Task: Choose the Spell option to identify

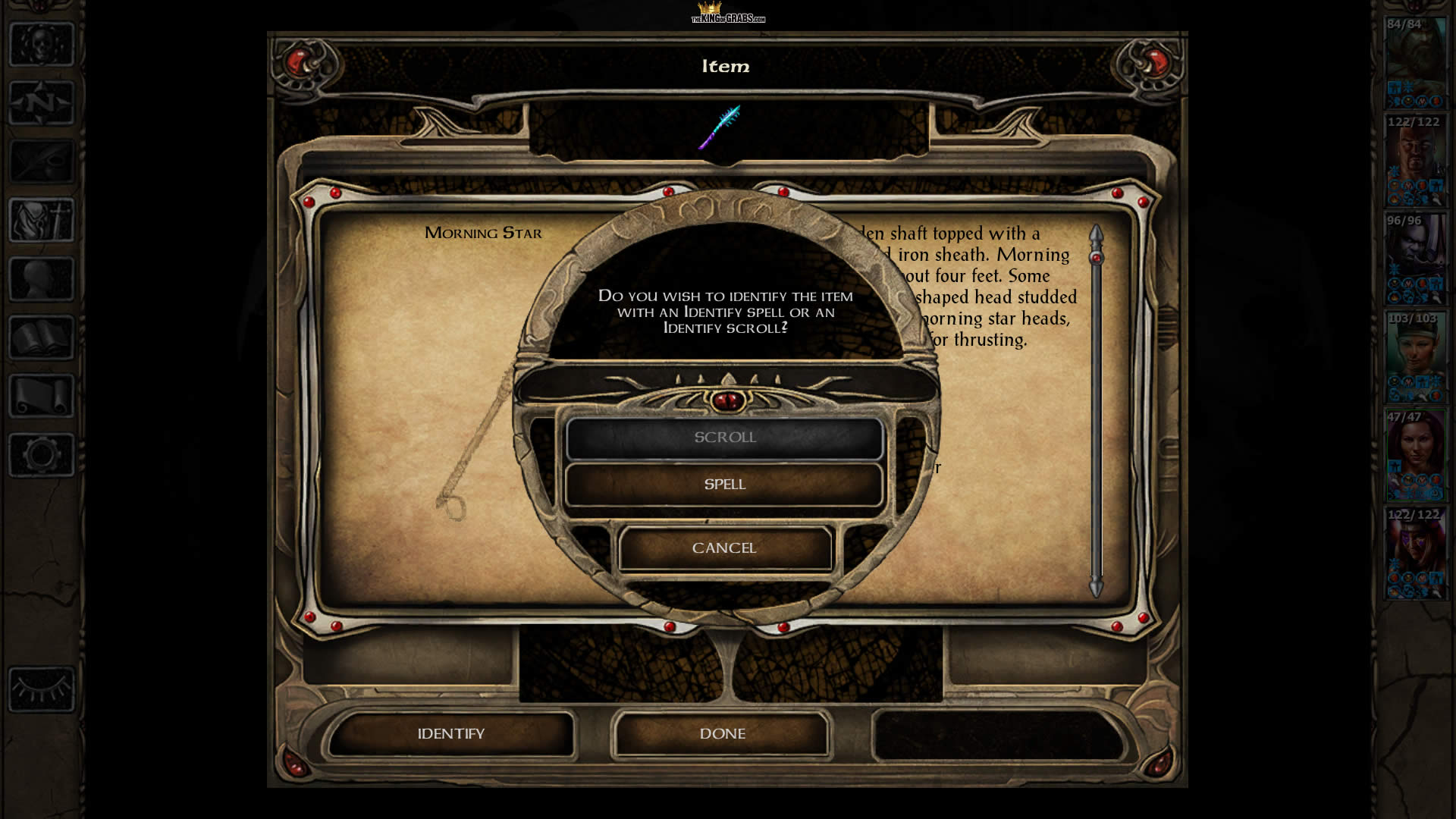Action: pos(724,485)
